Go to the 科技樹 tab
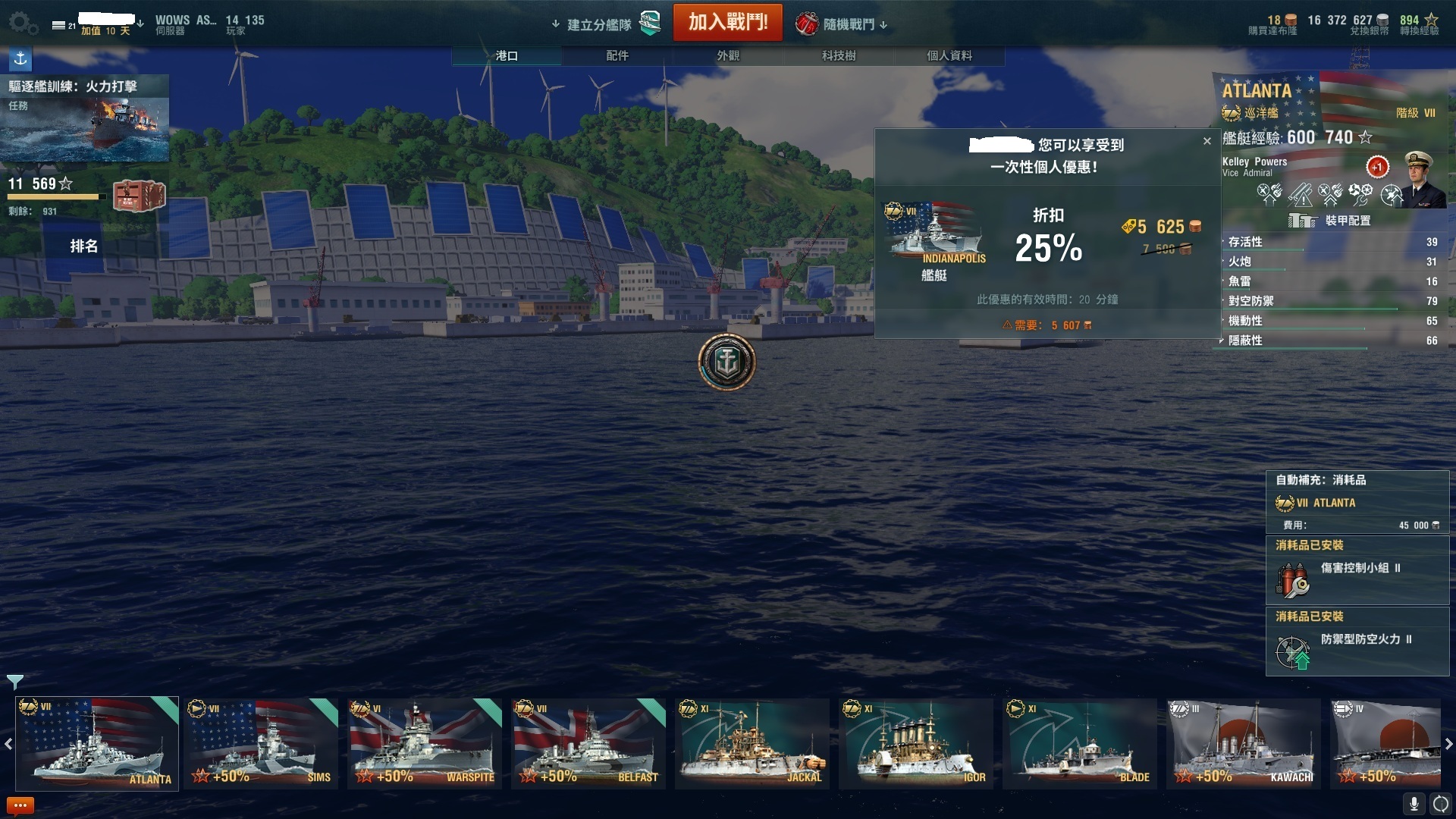1456x819 pixels. click(x=838, y=55)
